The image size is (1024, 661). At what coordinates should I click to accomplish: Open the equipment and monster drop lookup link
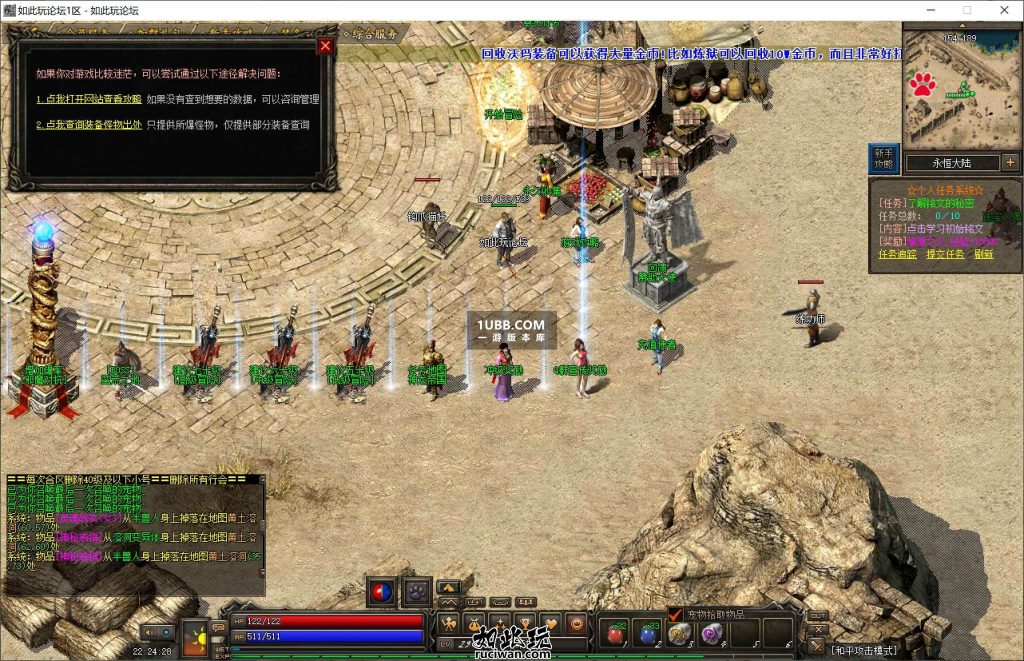[x=89, y=125]
